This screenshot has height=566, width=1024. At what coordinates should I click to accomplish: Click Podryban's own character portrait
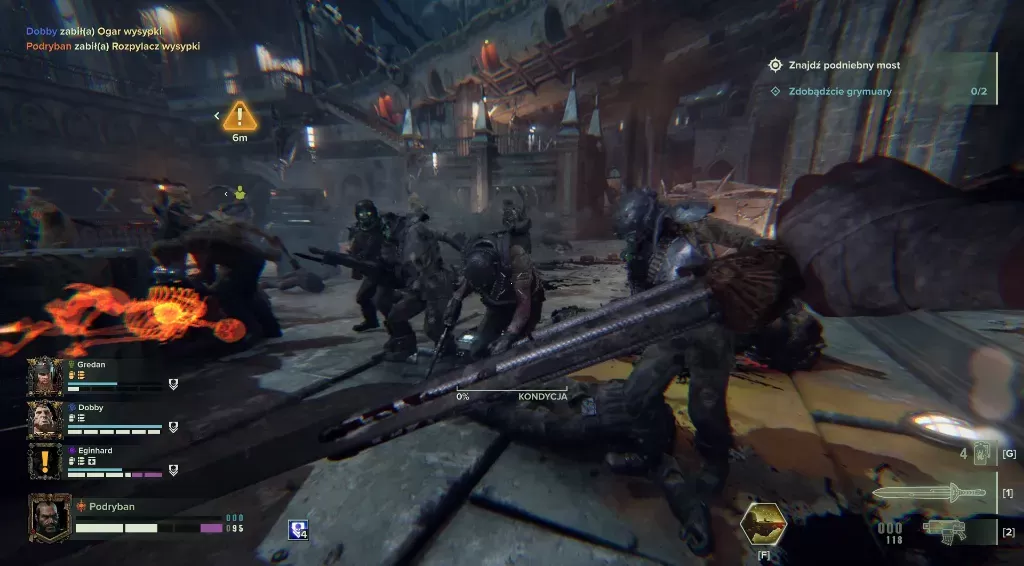point(49,517)
